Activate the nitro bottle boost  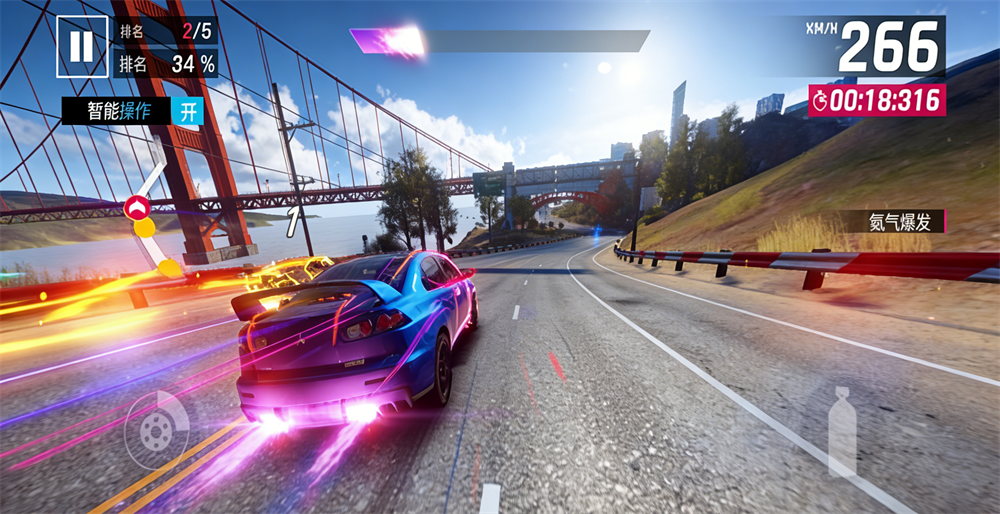(x=843, y=432)
